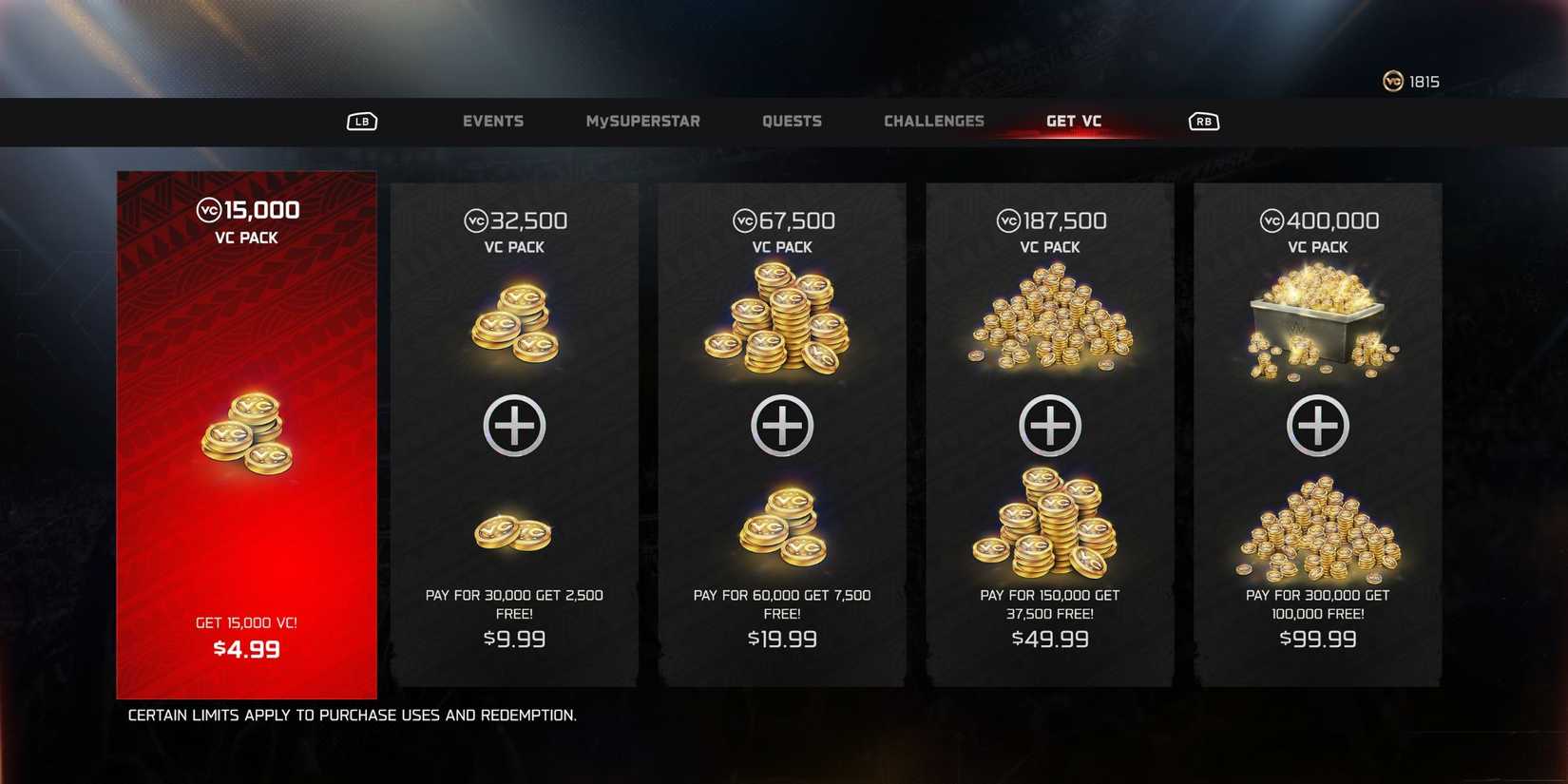
Task: Click the LB shoulder button icon
Action: pos(361,122)
